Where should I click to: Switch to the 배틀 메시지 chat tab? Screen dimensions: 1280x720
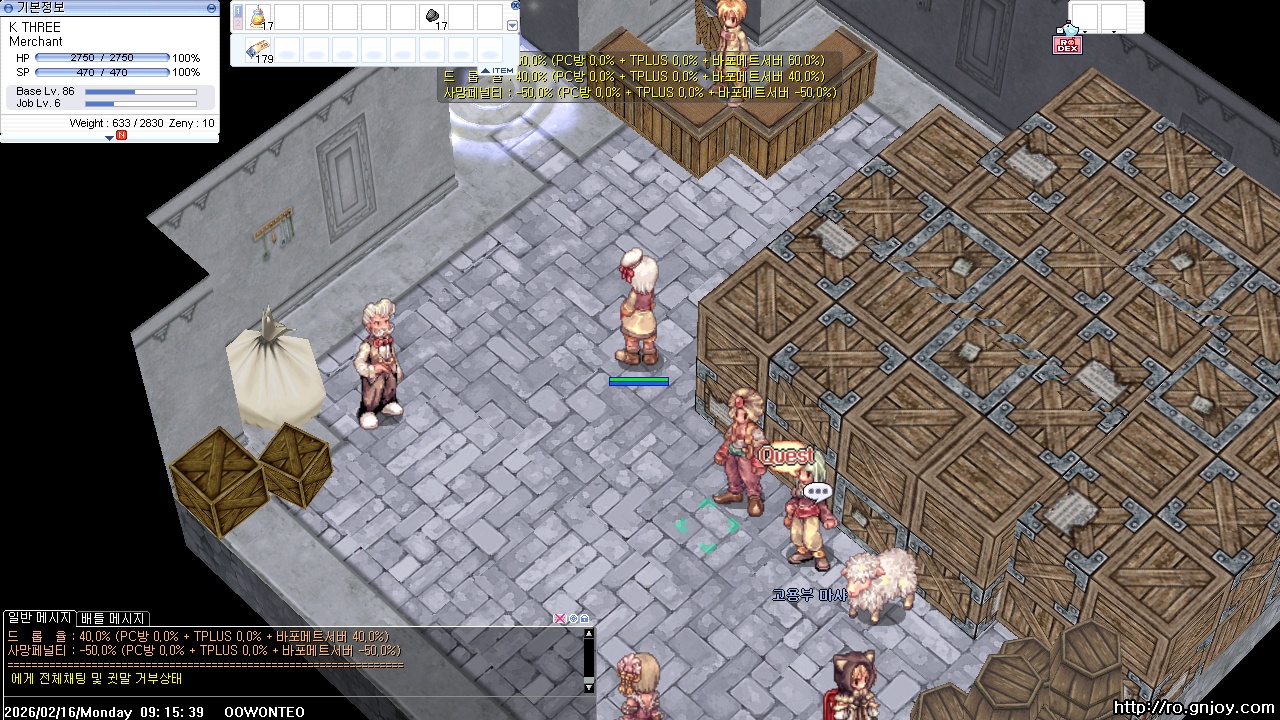[x=113, y=618]
